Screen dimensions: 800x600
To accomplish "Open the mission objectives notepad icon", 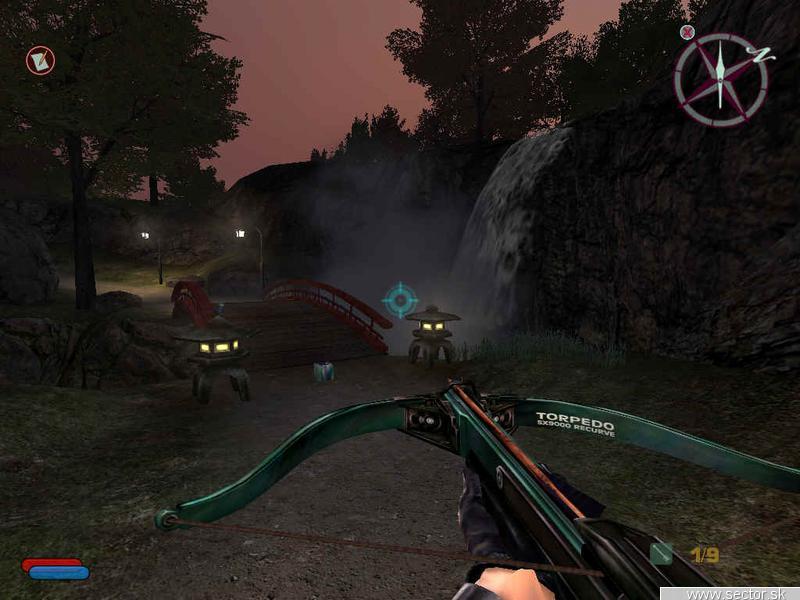I will tap(41, 61).
